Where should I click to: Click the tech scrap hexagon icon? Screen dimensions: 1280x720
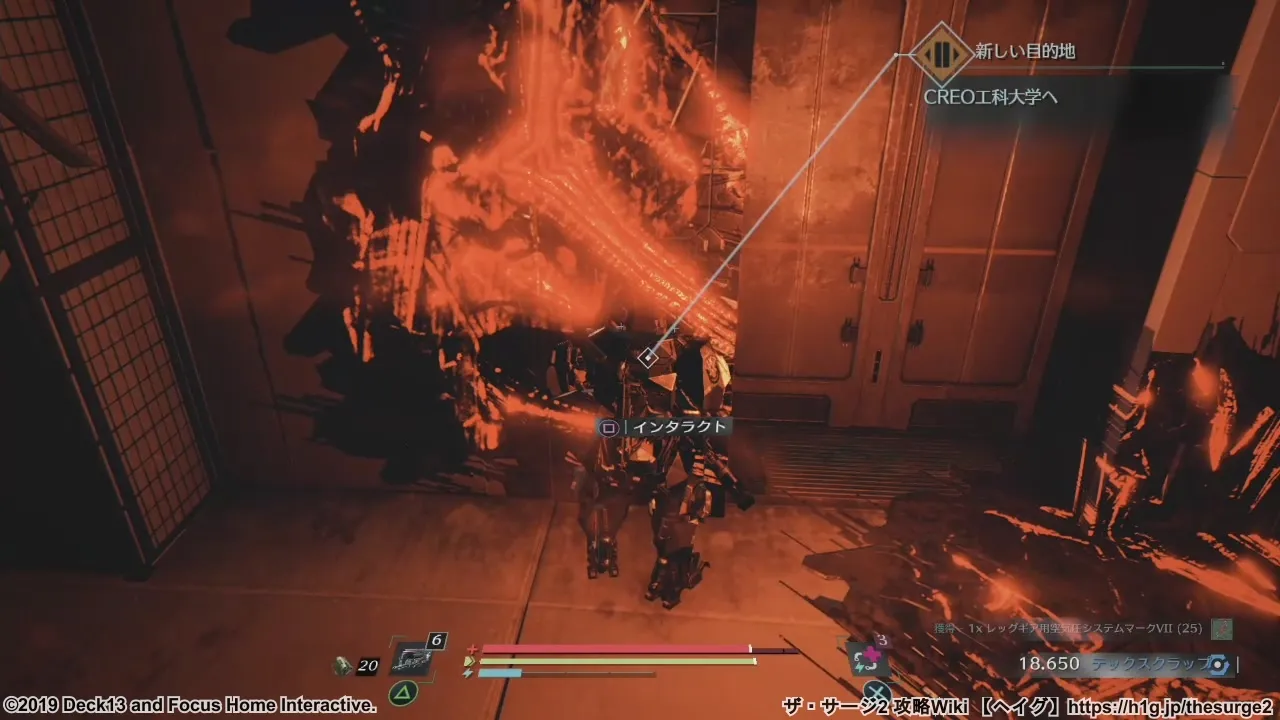point(1218,664)
